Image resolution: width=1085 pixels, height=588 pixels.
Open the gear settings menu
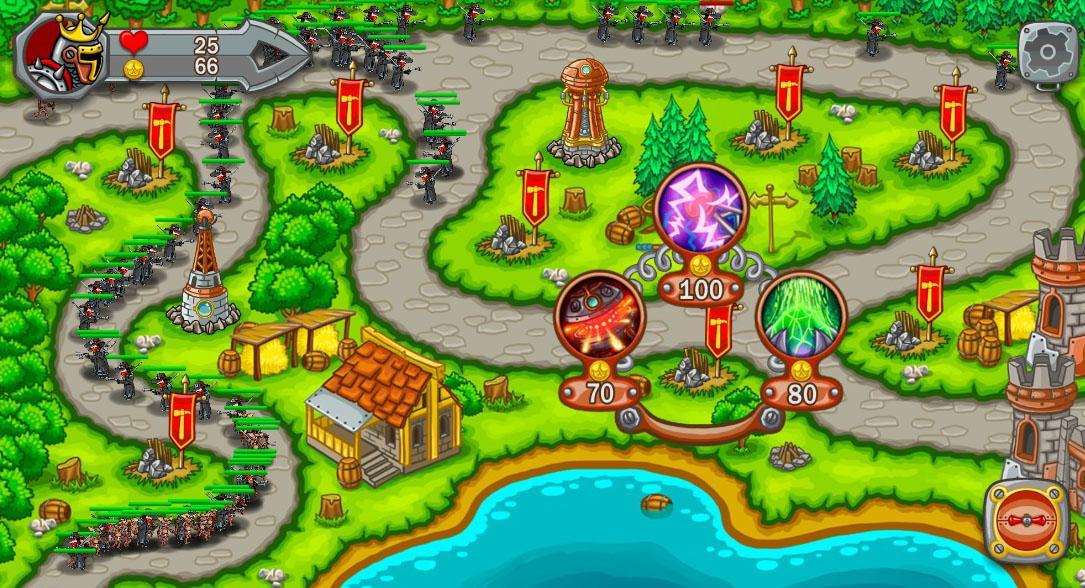point(1049,51)
